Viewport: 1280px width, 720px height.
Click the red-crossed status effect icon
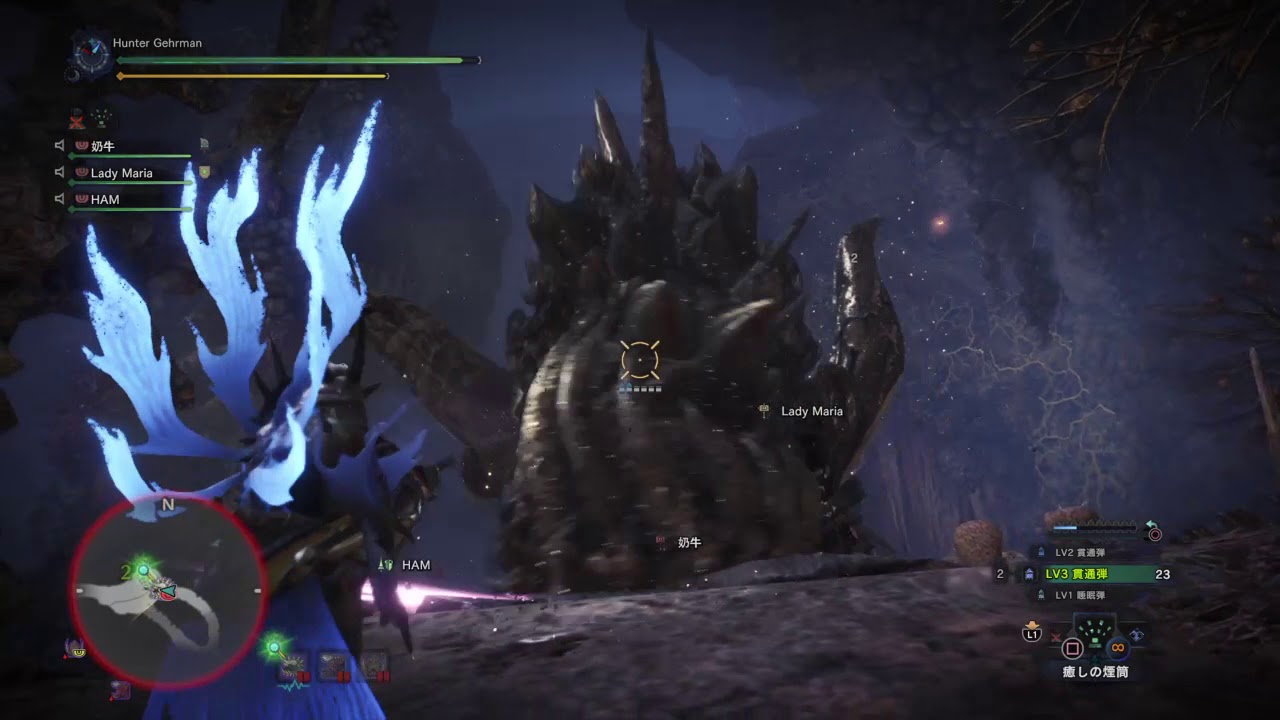pyautogui.click(x=77, y=119)
